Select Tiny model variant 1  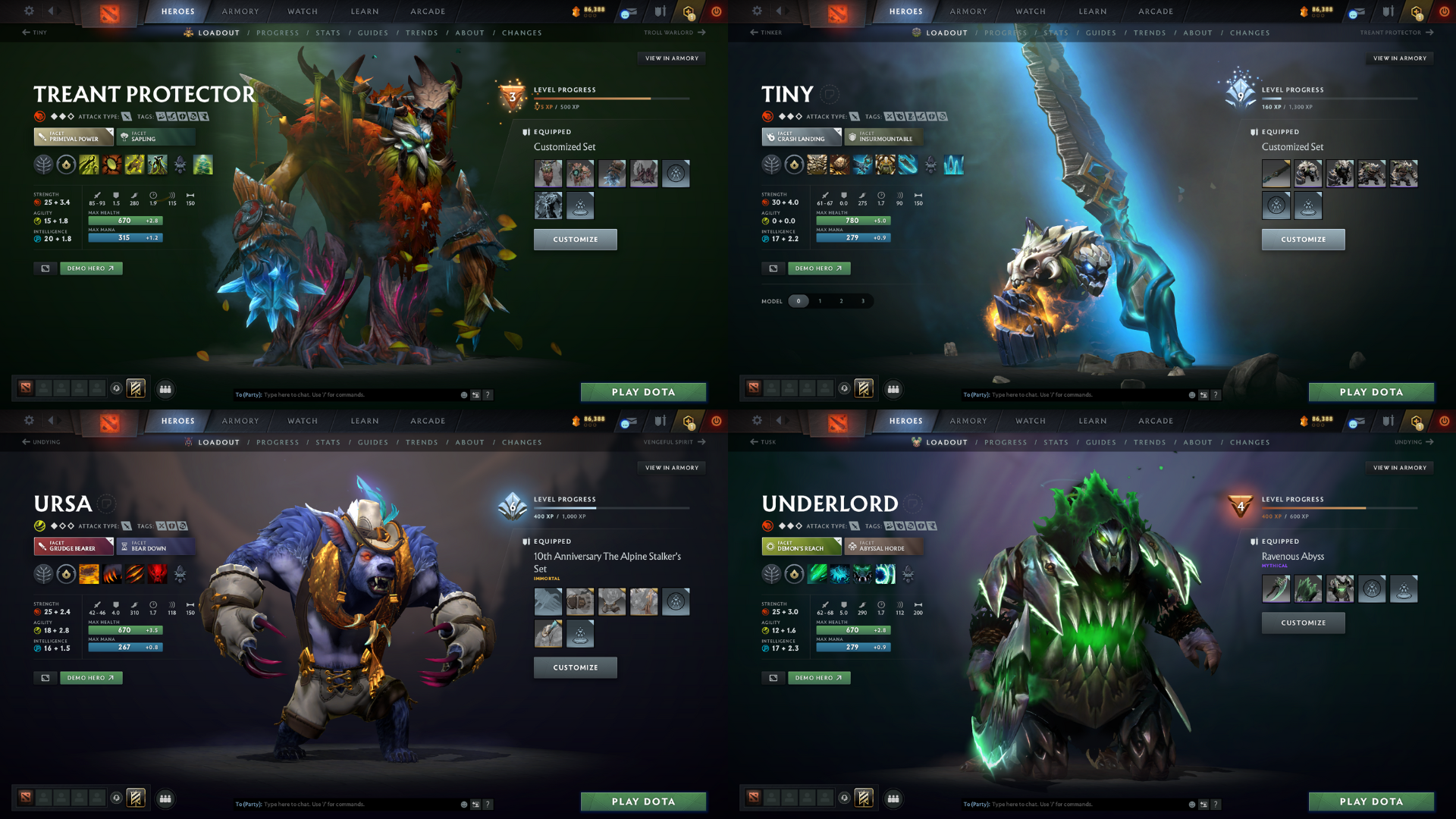tap(820, 301)
